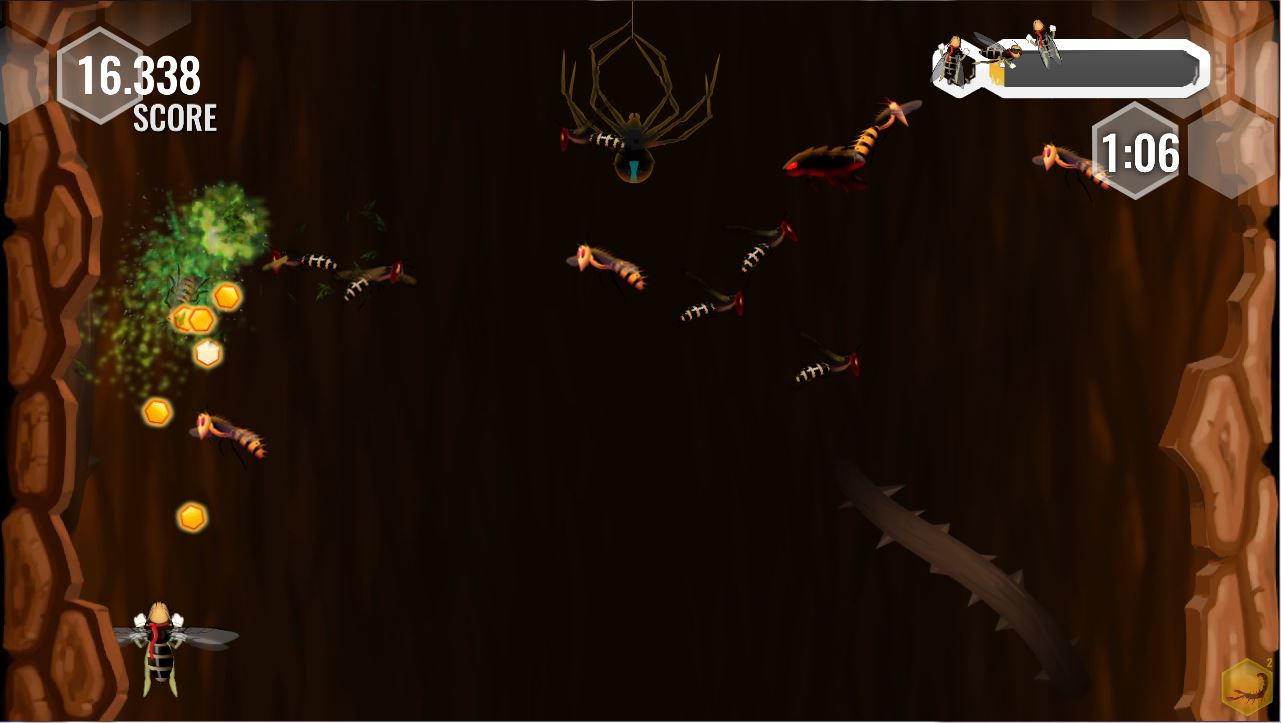Click the SCORE label text

(x=174, y=119)
